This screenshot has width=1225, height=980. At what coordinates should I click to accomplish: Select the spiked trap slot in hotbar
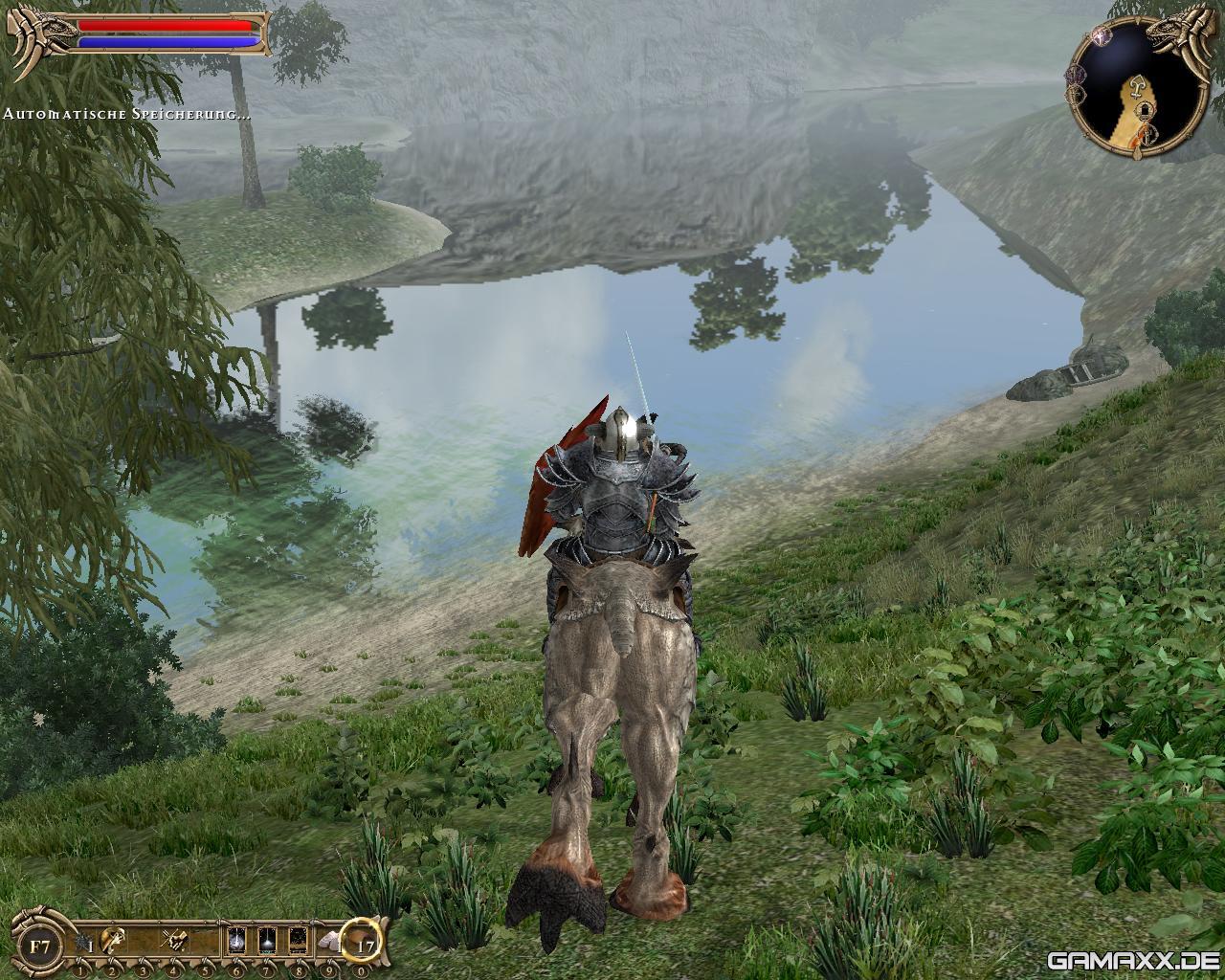pos(83,944)
